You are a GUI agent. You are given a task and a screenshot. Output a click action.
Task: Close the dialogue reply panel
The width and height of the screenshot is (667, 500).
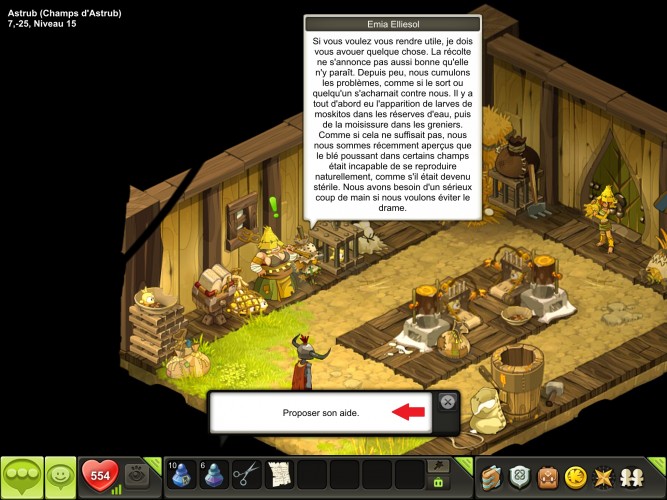point(447,402)
